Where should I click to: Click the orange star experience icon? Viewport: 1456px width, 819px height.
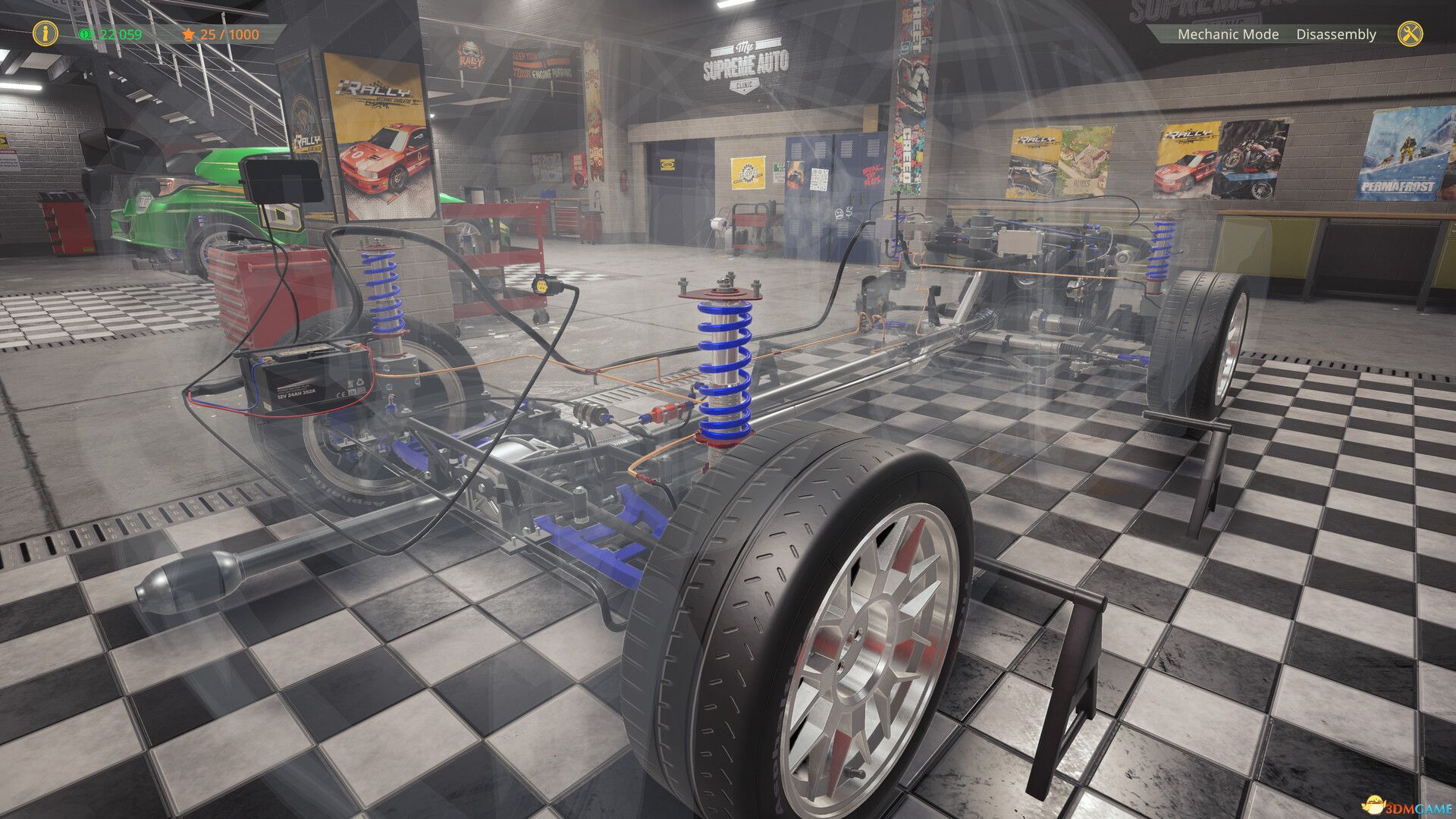pos(187,34)
